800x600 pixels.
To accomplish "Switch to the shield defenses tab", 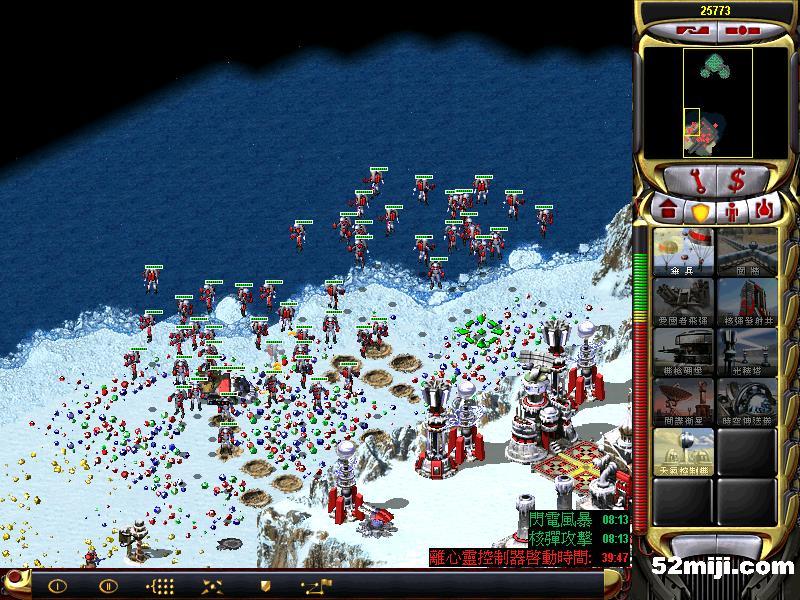I will [700, 211].
